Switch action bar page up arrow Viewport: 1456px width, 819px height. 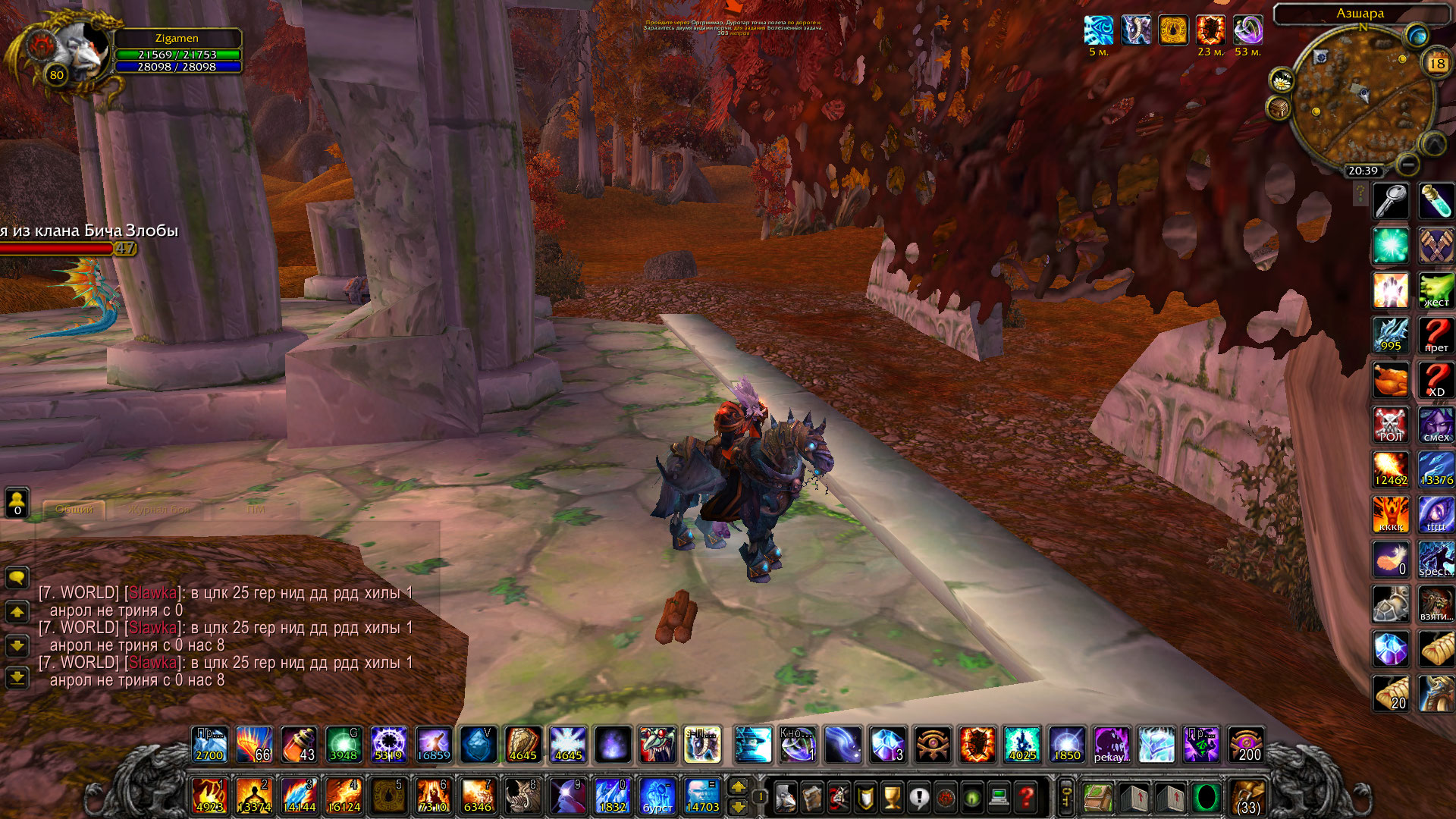pyautogui.click(x=738, y=788)
